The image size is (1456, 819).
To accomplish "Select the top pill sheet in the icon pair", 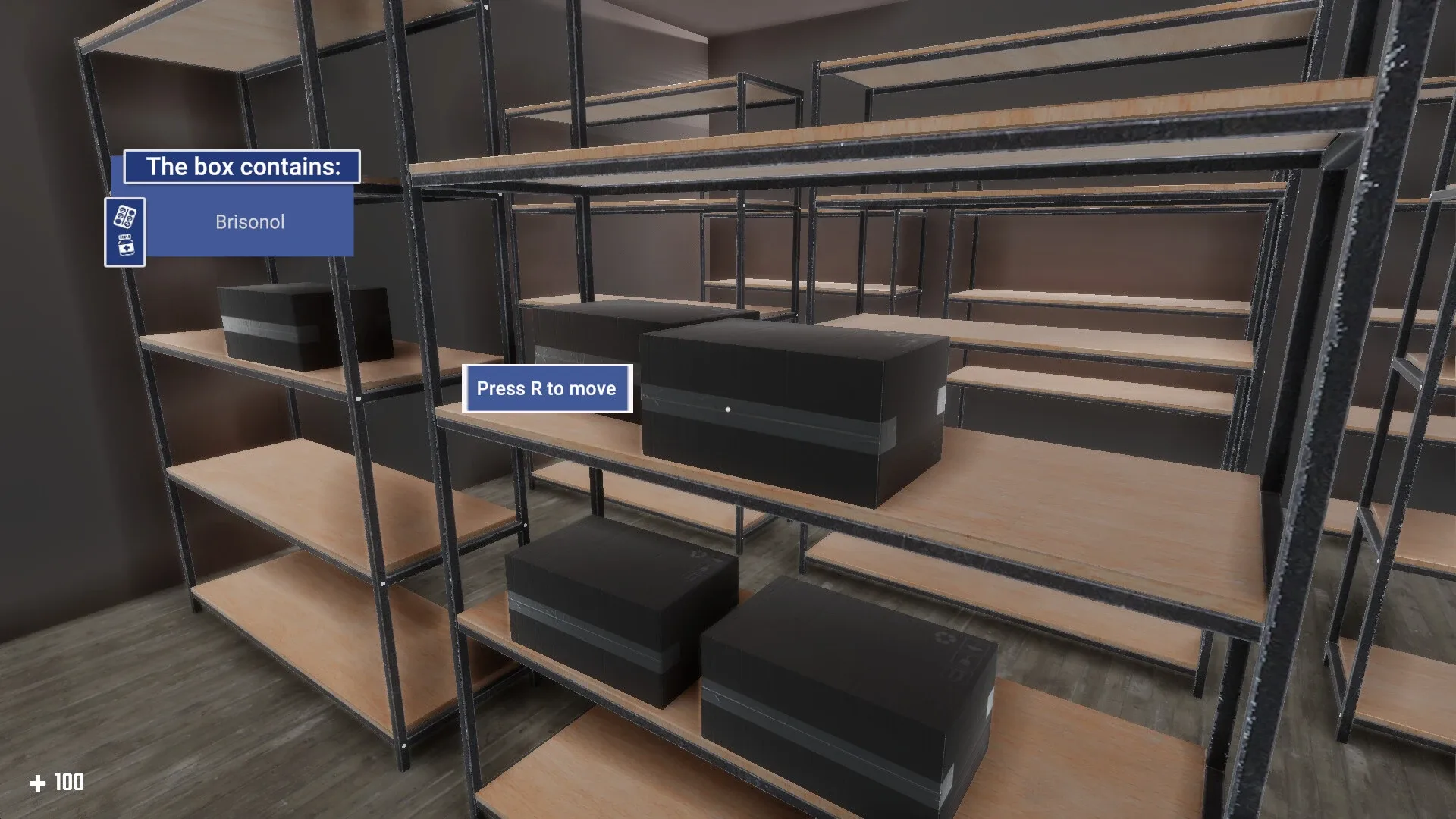I will click(x=124, y=215).
